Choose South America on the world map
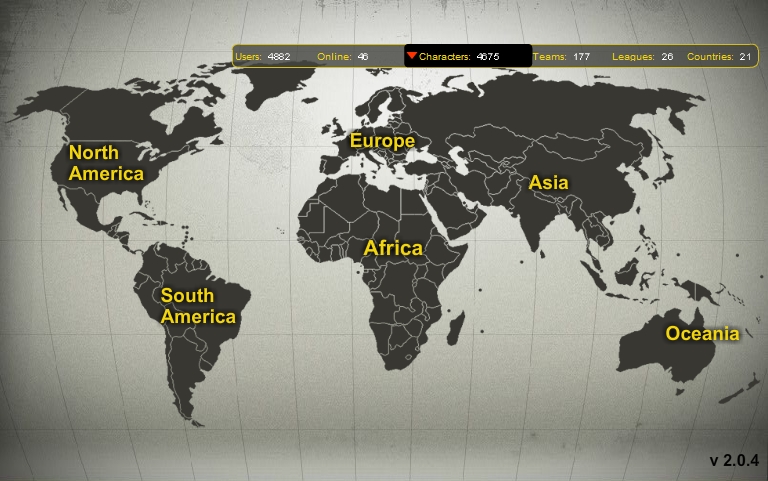768x481 pixels. coord(198,306)
